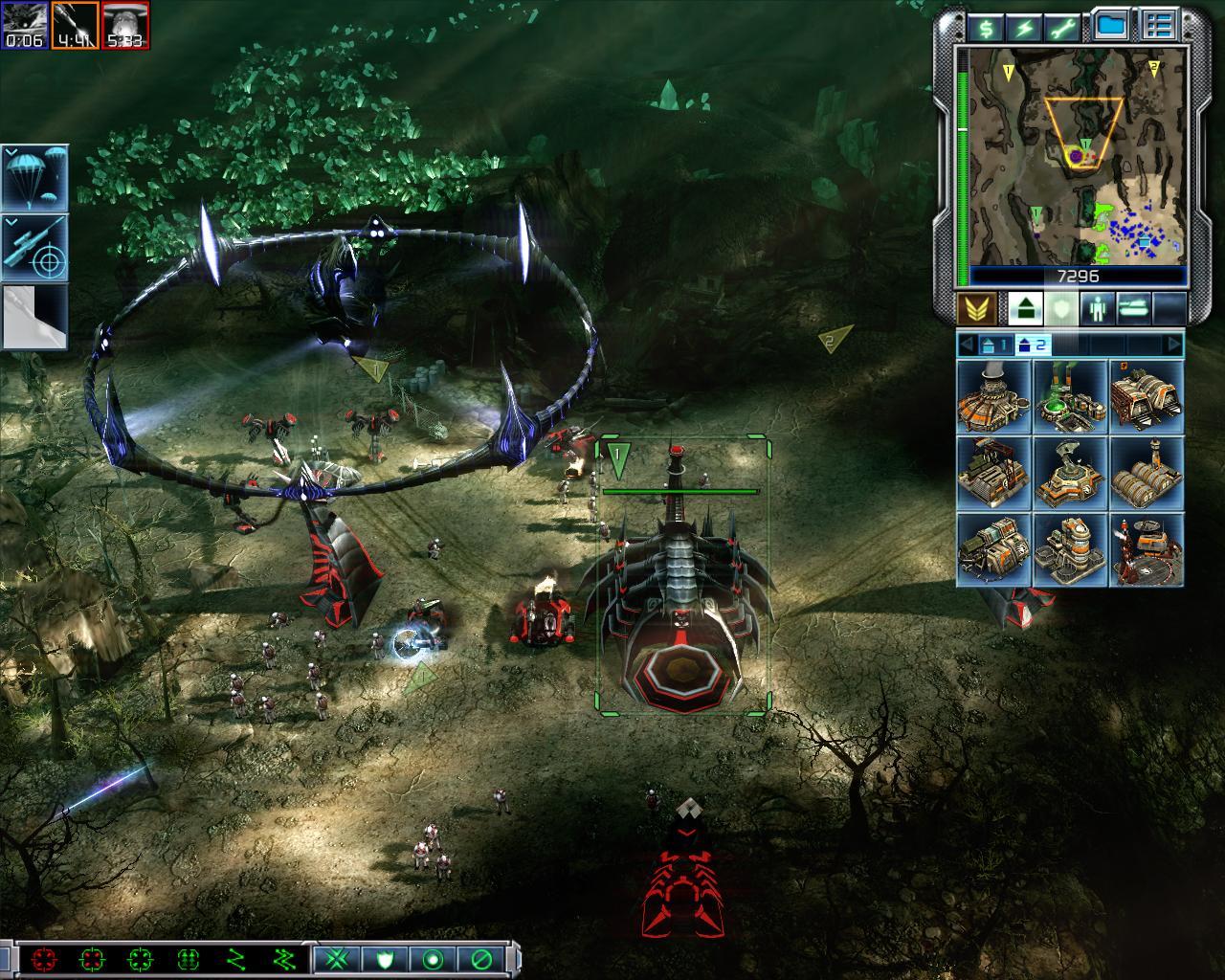1225x980 pixels.
Task: Open the gold rank chevron button
Action: (x=975, y=308)
